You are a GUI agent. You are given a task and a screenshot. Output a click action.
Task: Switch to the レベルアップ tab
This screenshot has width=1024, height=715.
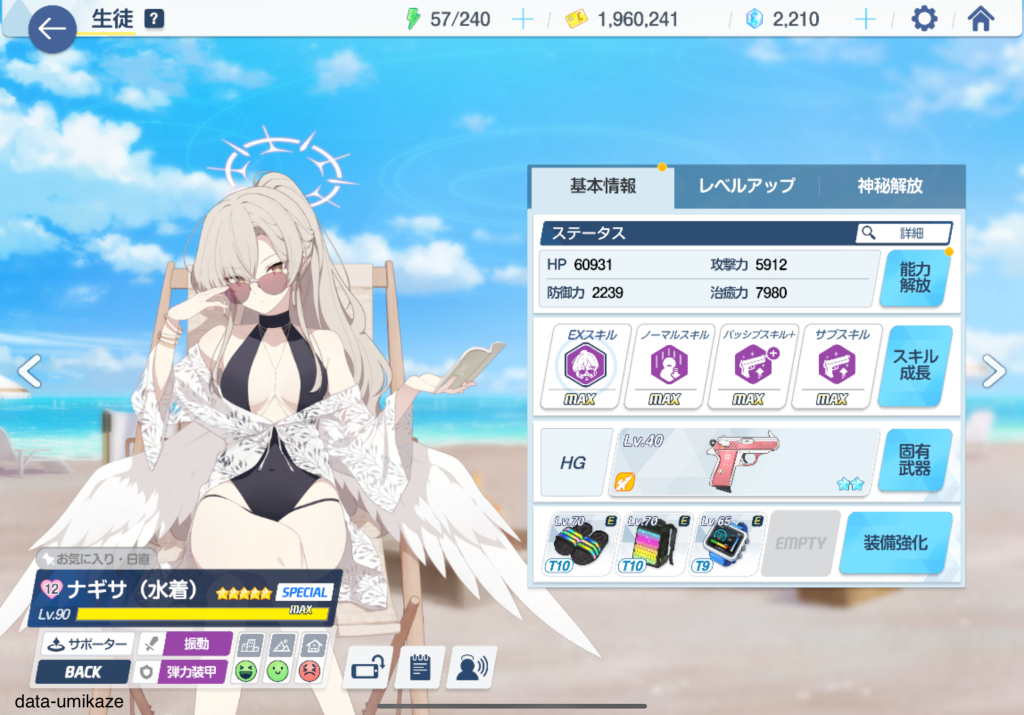(x=746, y=186)
